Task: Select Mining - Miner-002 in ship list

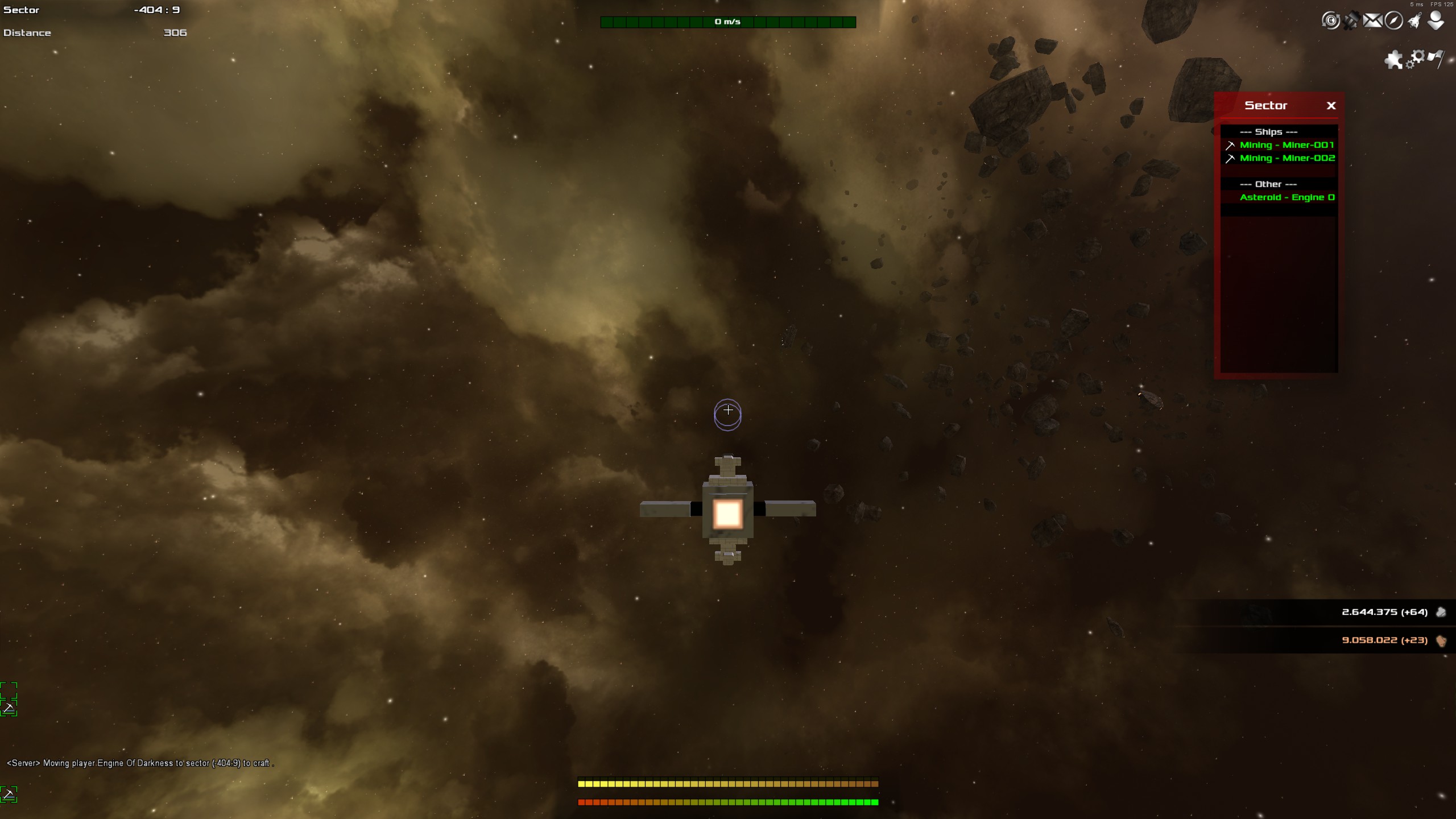Action: (x=1287, y=158)
